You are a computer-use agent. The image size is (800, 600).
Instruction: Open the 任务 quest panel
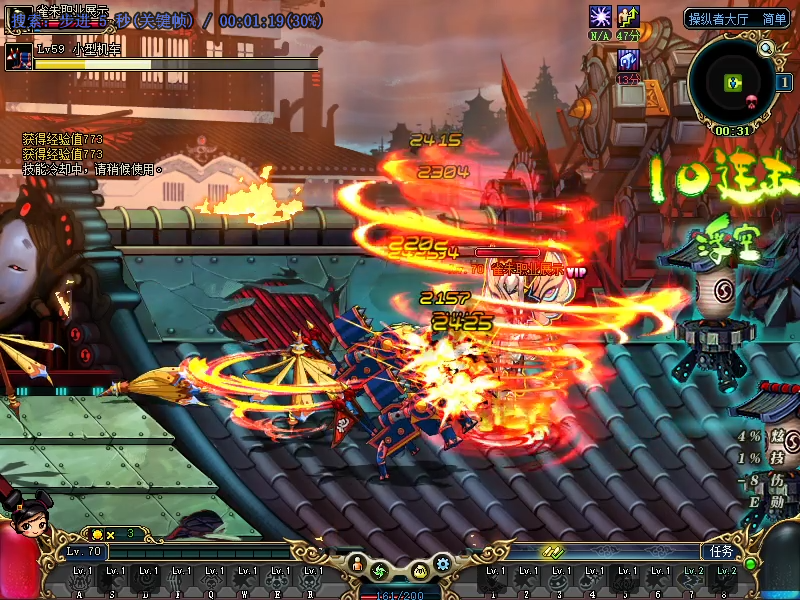point(722,551)
